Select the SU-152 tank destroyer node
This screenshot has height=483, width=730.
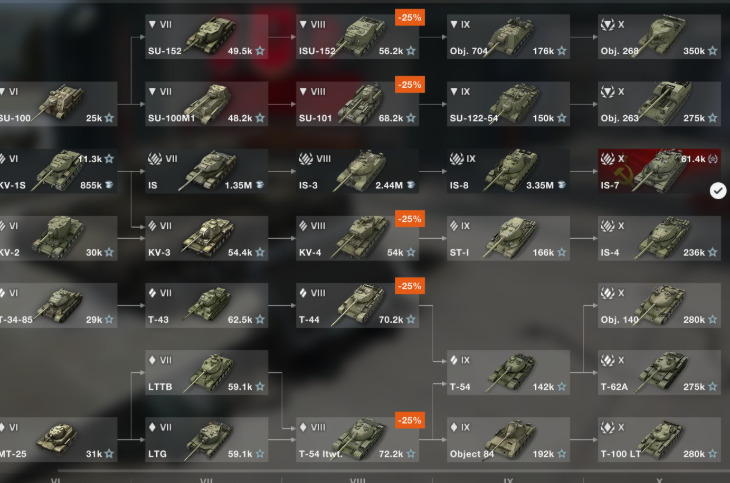[207, 36]
